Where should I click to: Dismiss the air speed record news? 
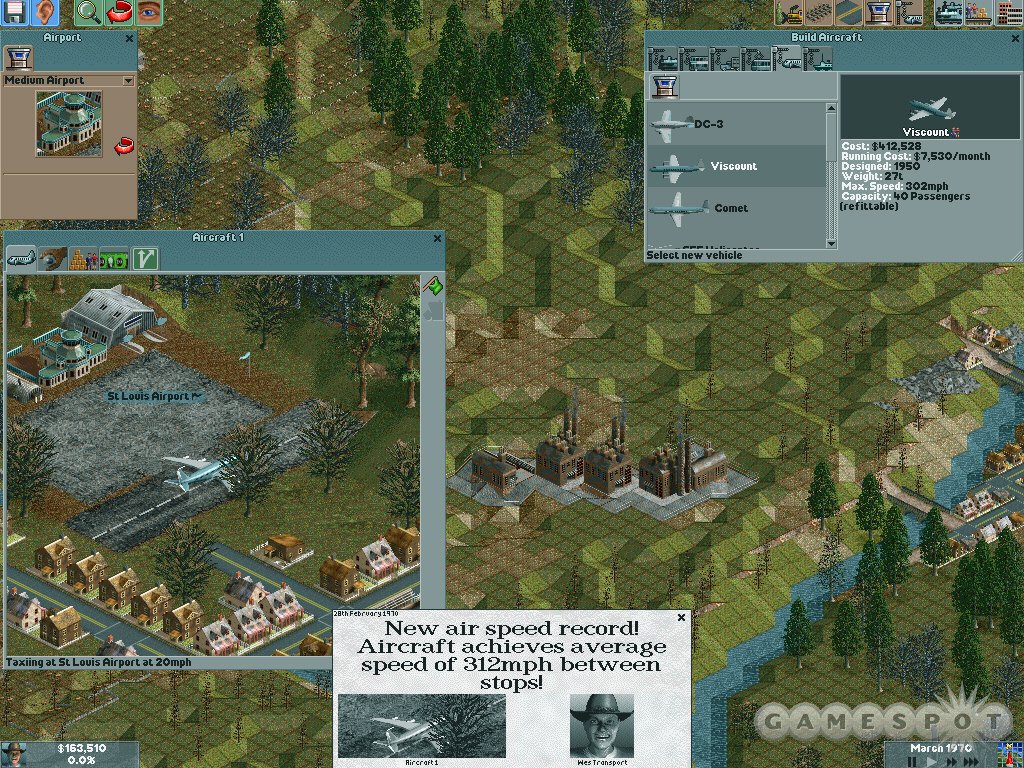tap(682, 617)
